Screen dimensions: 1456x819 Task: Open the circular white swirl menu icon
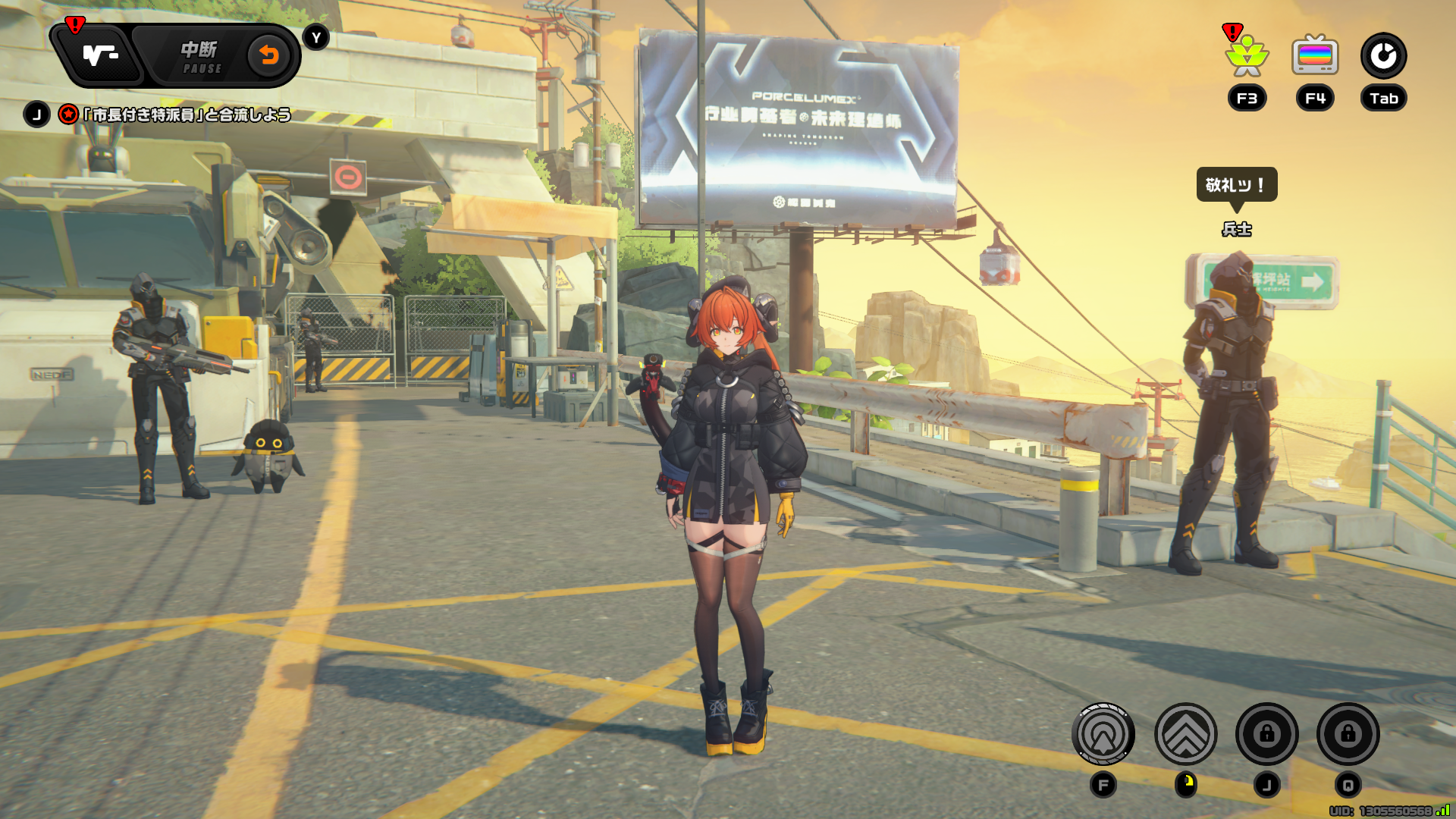click(1383, 56)
